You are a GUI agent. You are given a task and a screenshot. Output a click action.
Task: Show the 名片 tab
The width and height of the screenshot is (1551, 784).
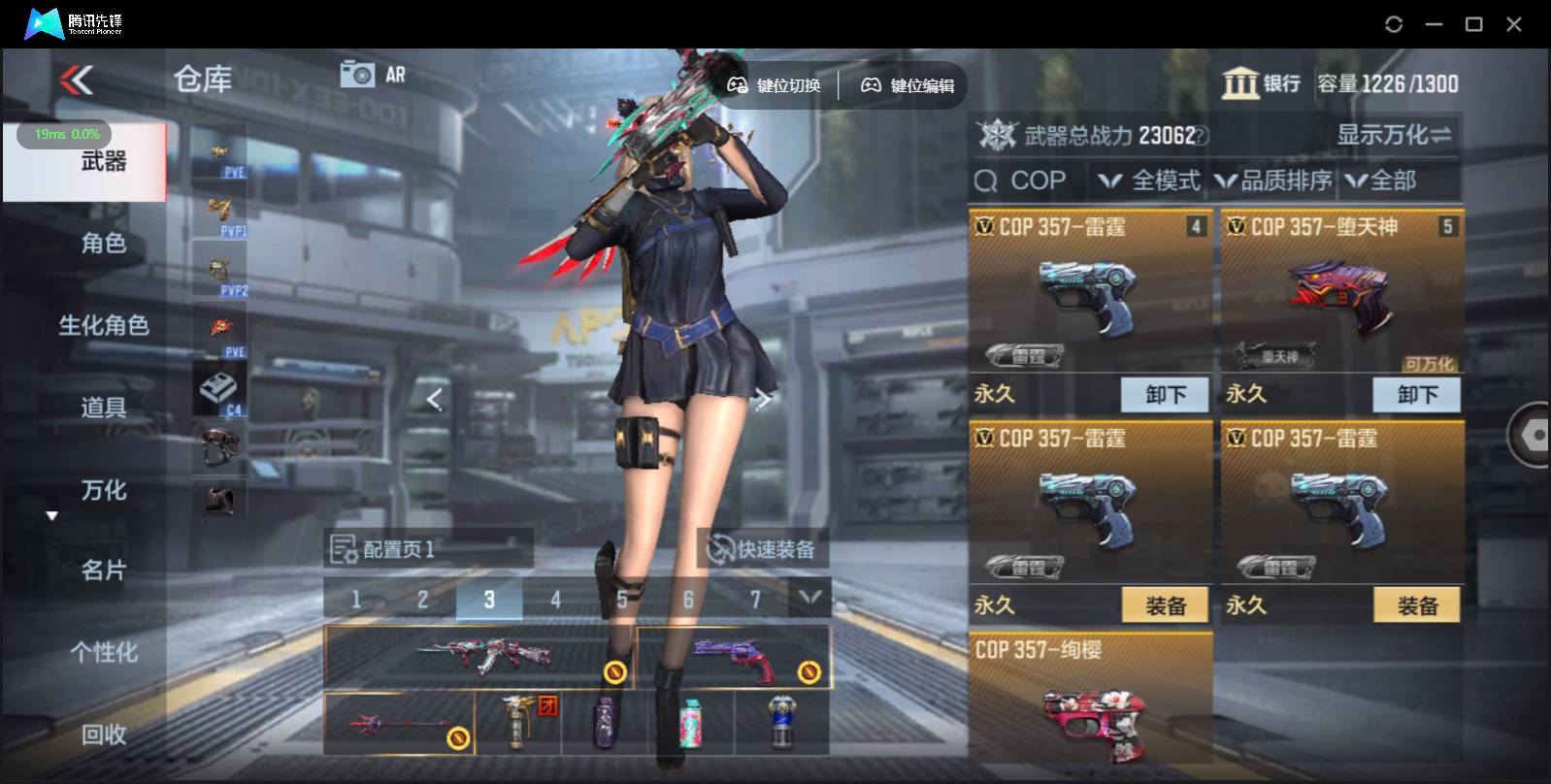(103, 571)
